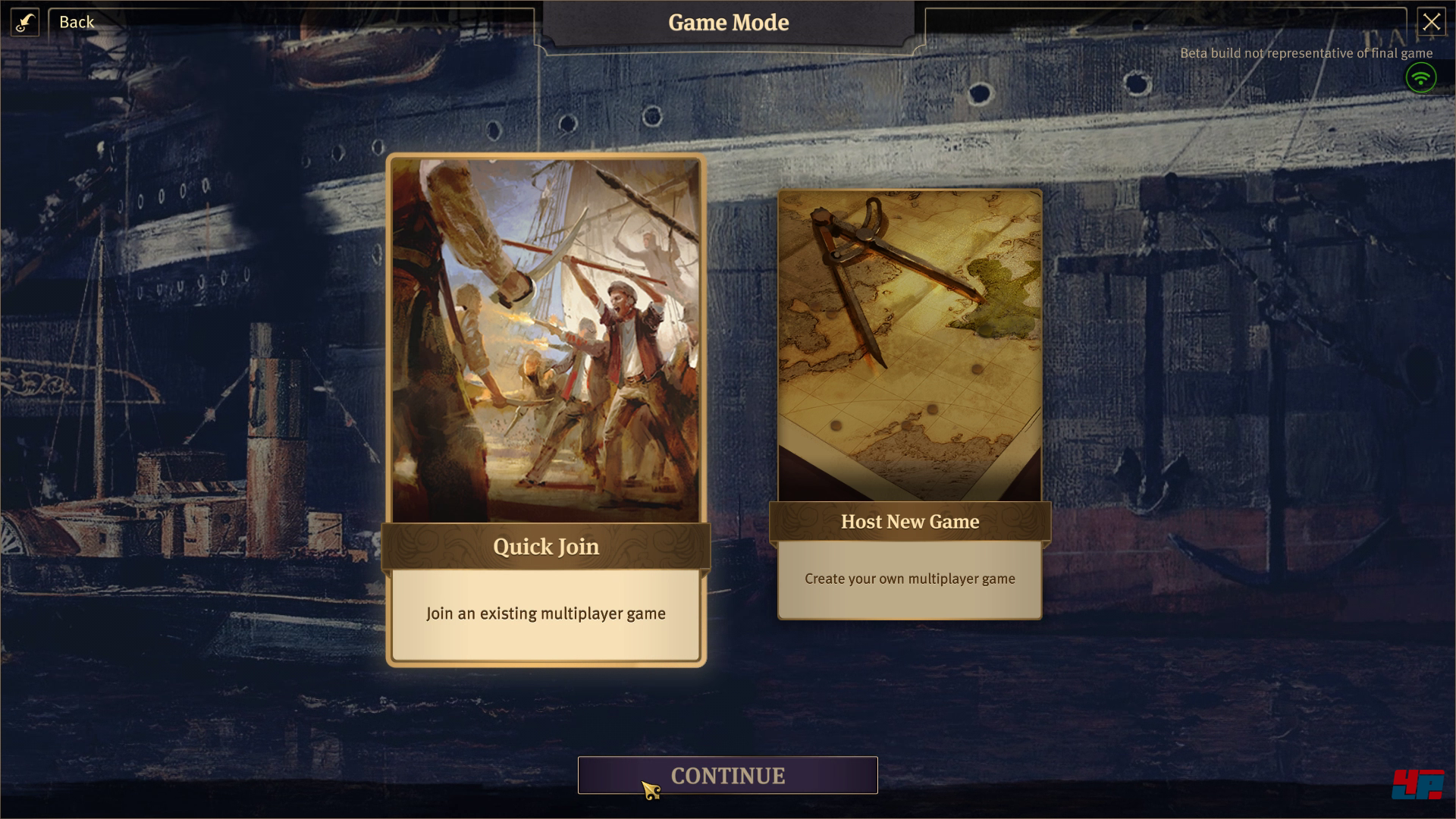
Task: Confirm selection with the Continue button
Action: pos(727,775)
